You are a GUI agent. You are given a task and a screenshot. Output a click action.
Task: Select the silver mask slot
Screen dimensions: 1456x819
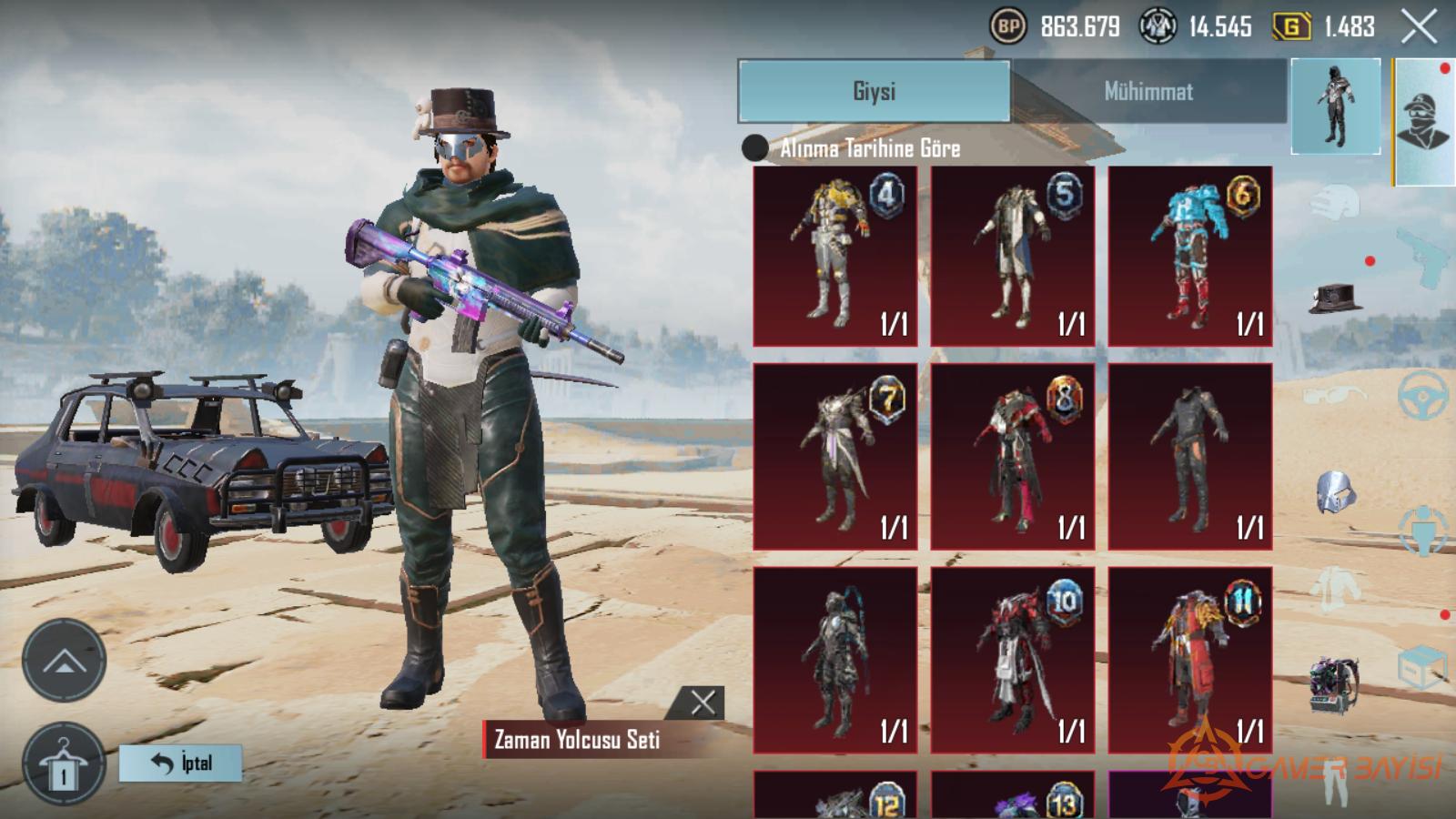1335,493
